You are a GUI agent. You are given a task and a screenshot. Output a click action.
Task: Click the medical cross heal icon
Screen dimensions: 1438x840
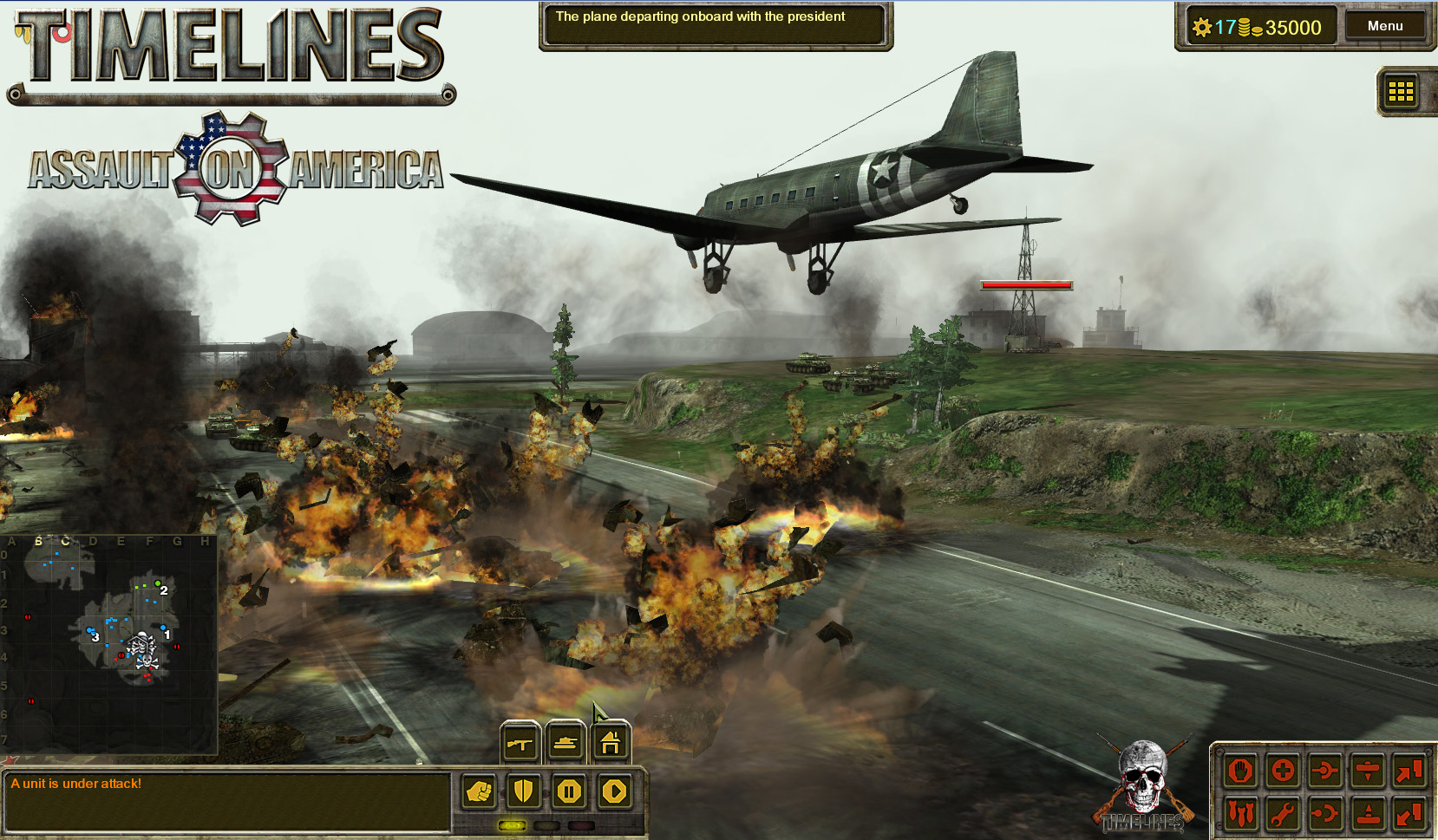tap(1283, 772)
